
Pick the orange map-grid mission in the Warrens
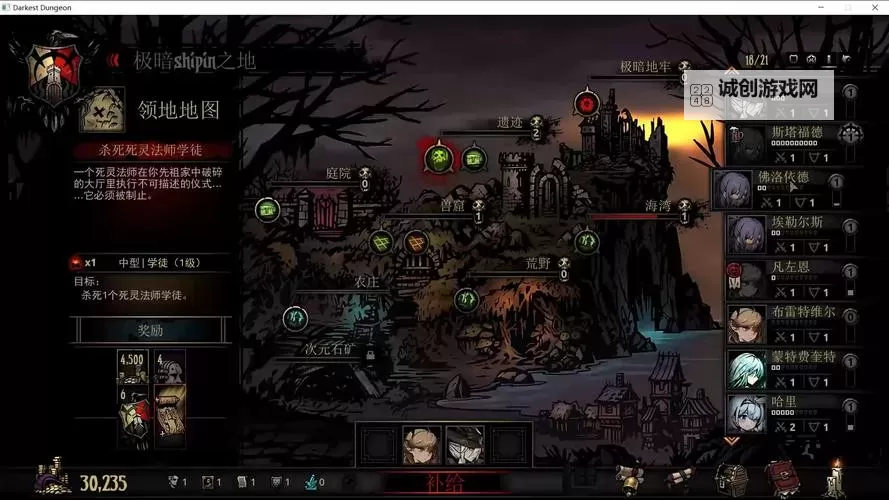click(x=415, y=242)
